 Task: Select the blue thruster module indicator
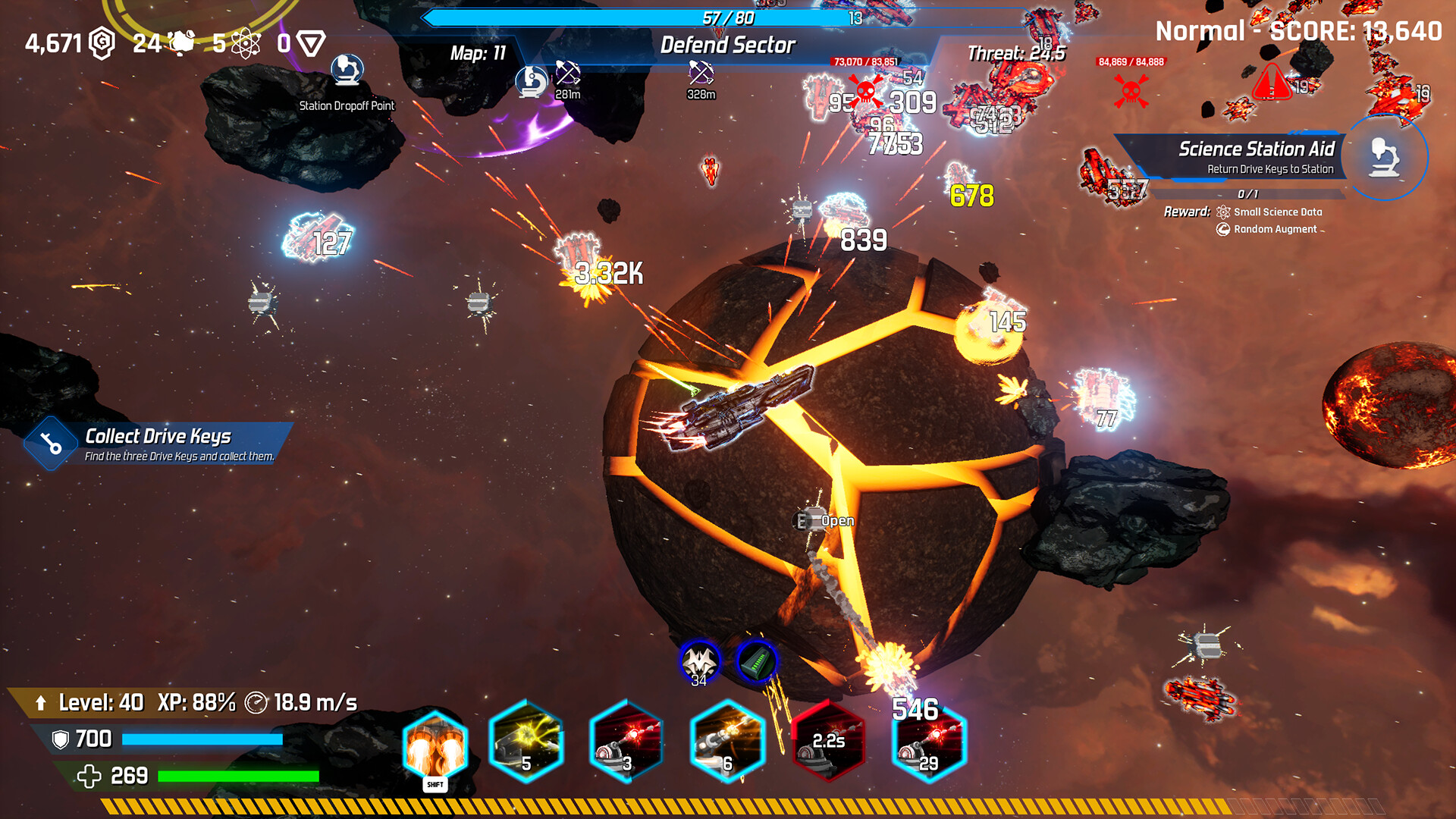click(755, 661)
